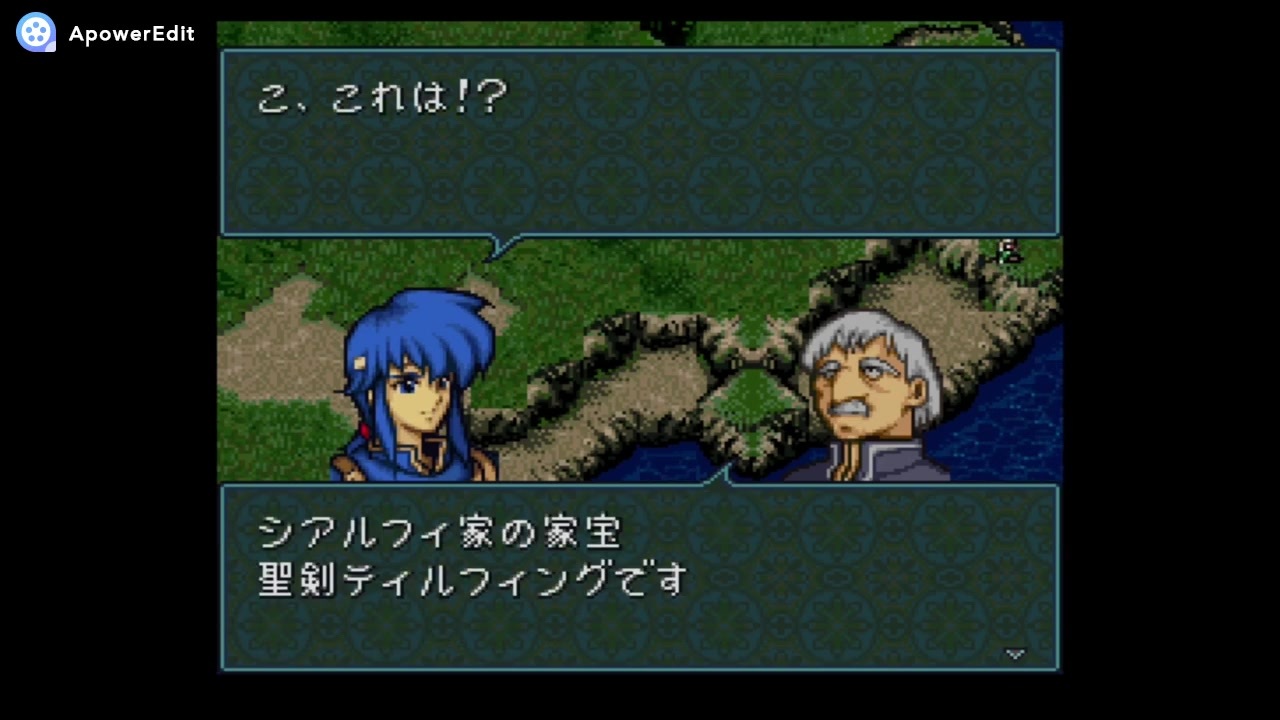Select the ApowerEdit watermark label

(x=130, y=33)
